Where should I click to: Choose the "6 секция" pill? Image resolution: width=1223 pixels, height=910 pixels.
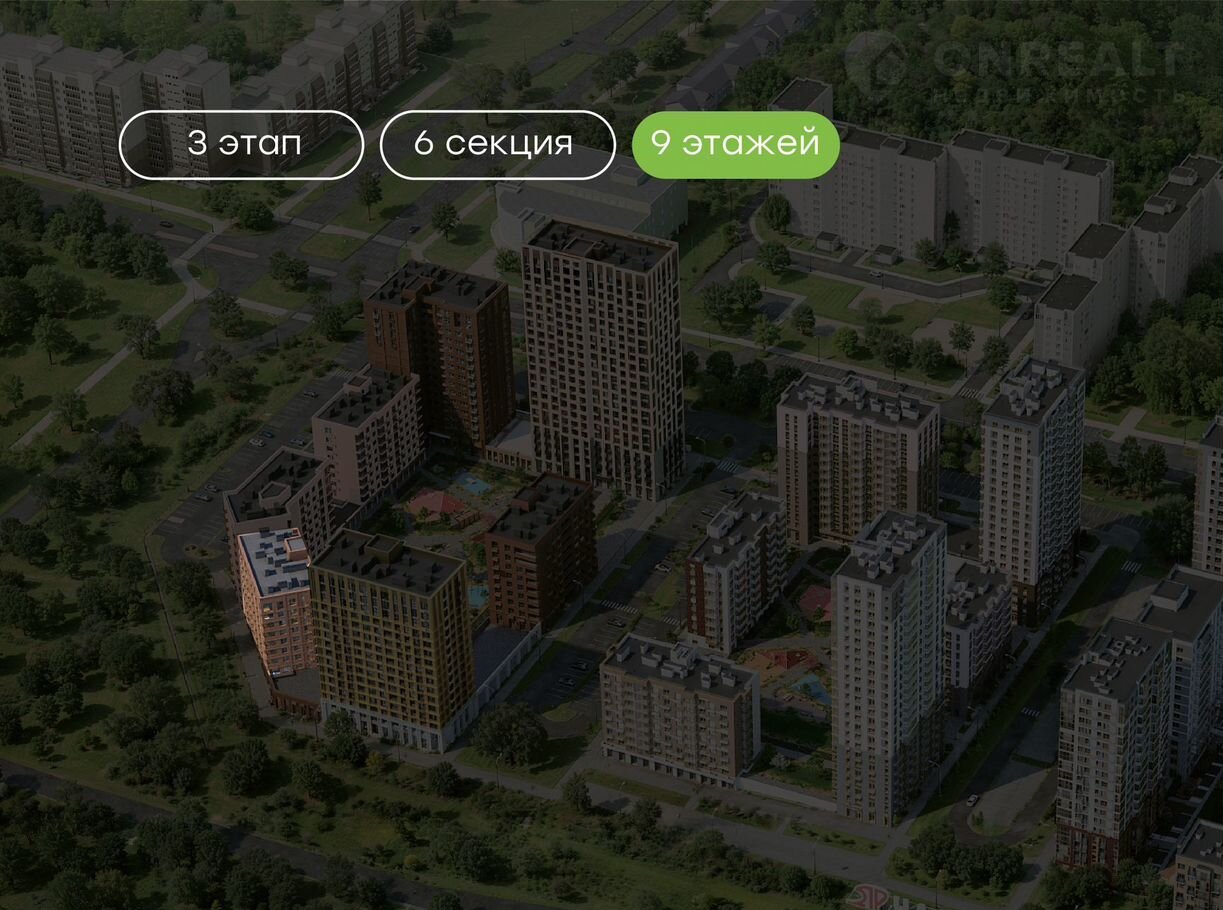coord(497,144)
